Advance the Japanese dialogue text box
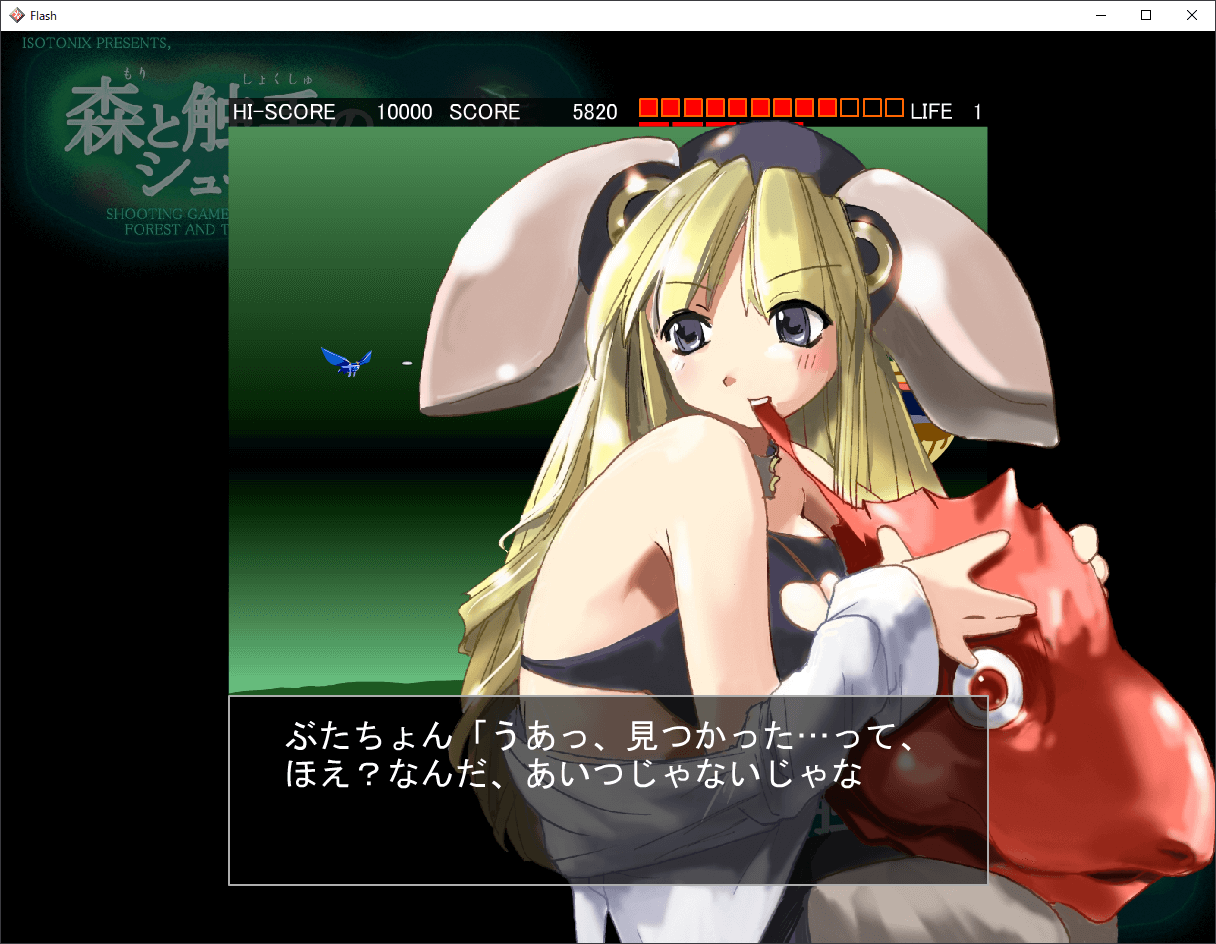 point(607,790)
